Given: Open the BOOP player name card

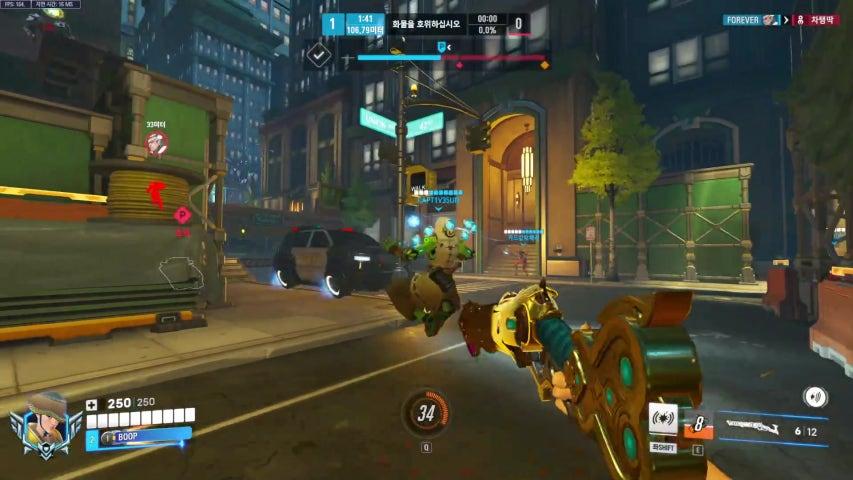Looking at the screenshot, I should click(x=138, y=436).
